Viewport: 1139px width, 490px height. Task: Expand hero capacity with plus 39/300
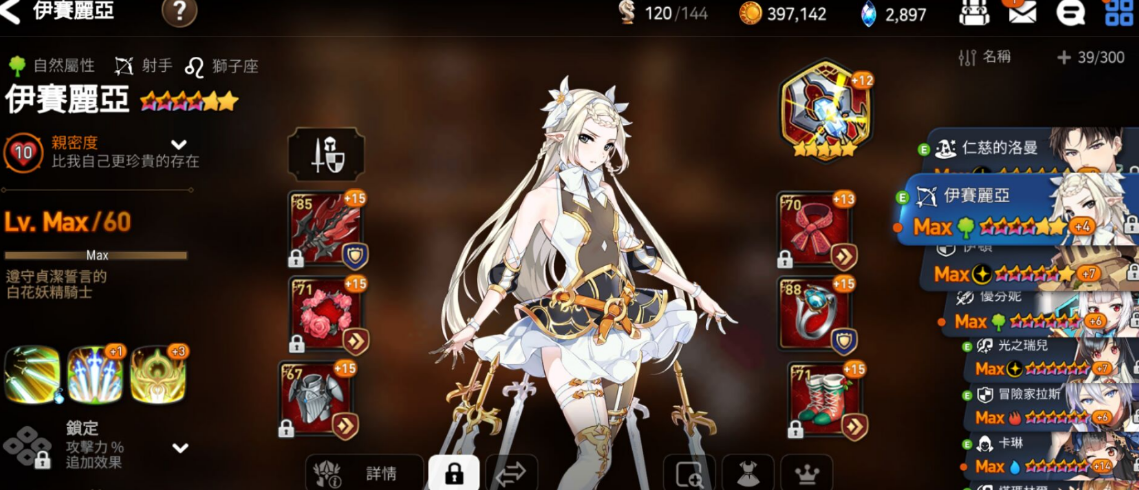tap(1090, 58)
